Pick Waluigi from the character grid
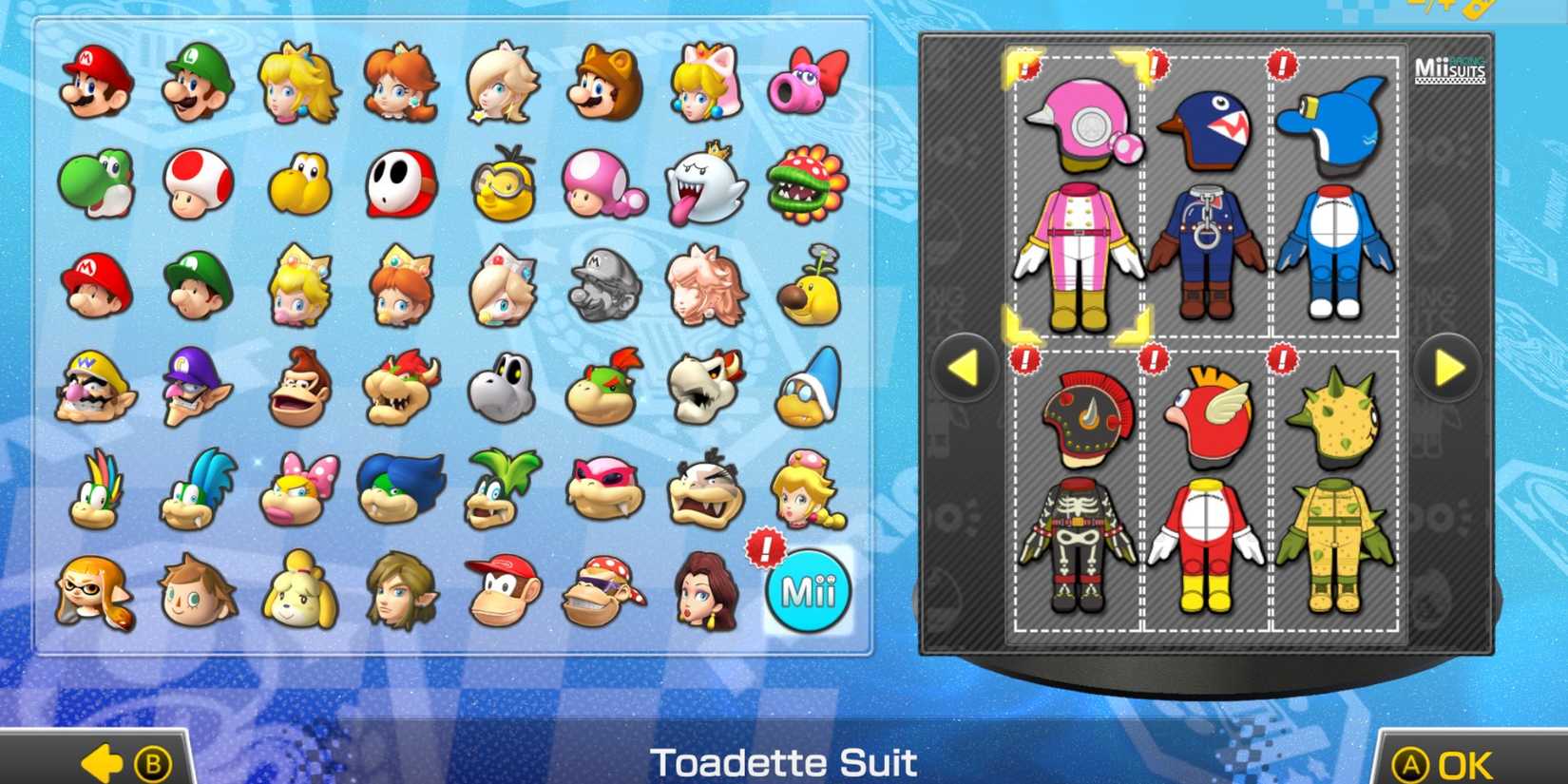Screen dimensions: 1568x784 click(x=195, y=390)
